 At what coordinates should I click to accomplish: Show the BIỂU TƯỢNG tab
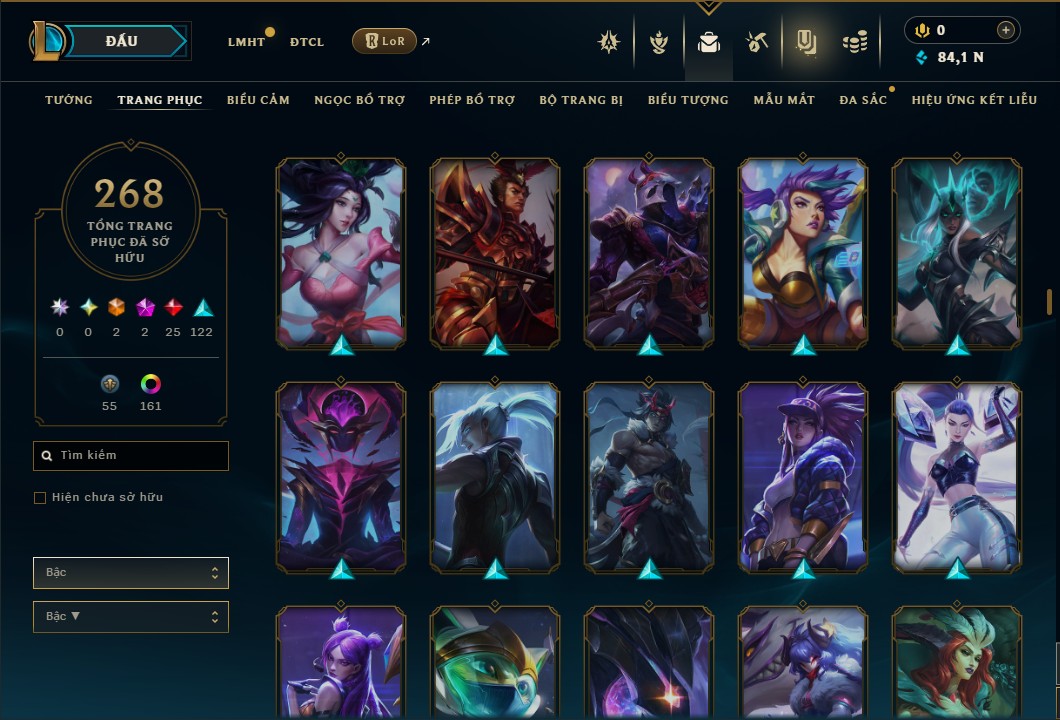(x=688, y=100)
